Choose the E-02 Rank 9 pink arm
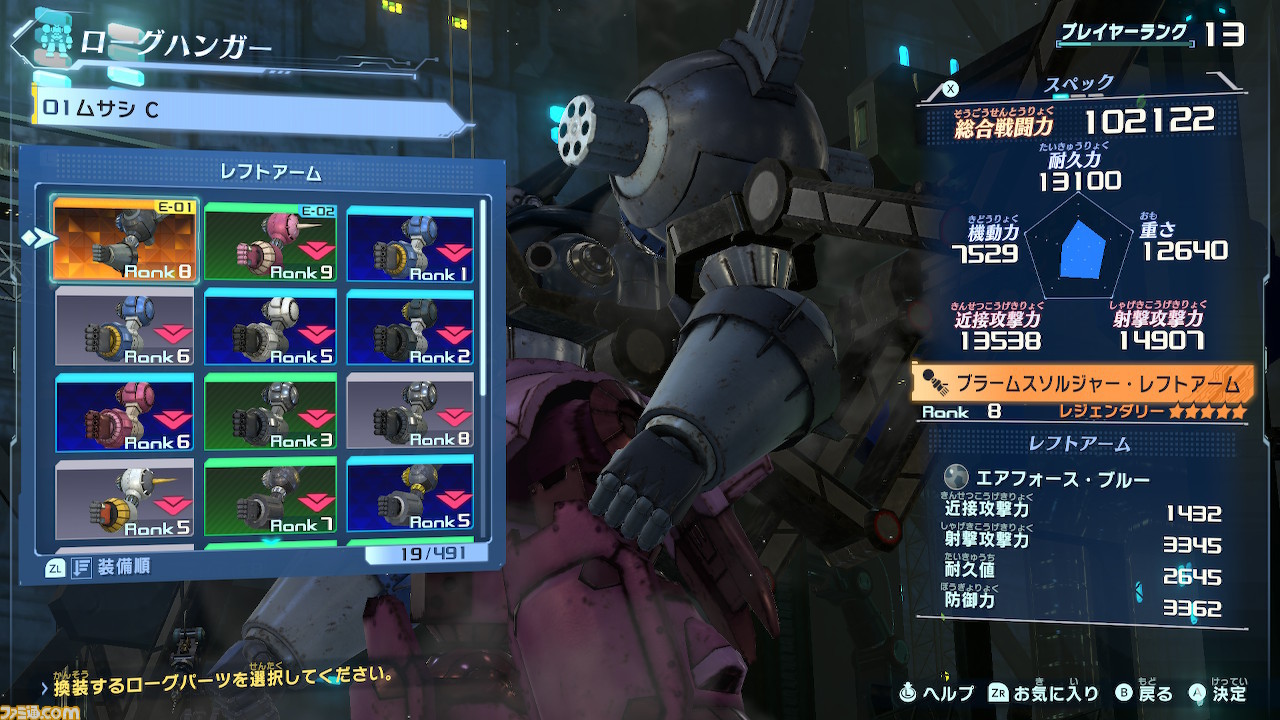Image resolution: width=1280 pixels, height=720 pixels. pos(268,241)
